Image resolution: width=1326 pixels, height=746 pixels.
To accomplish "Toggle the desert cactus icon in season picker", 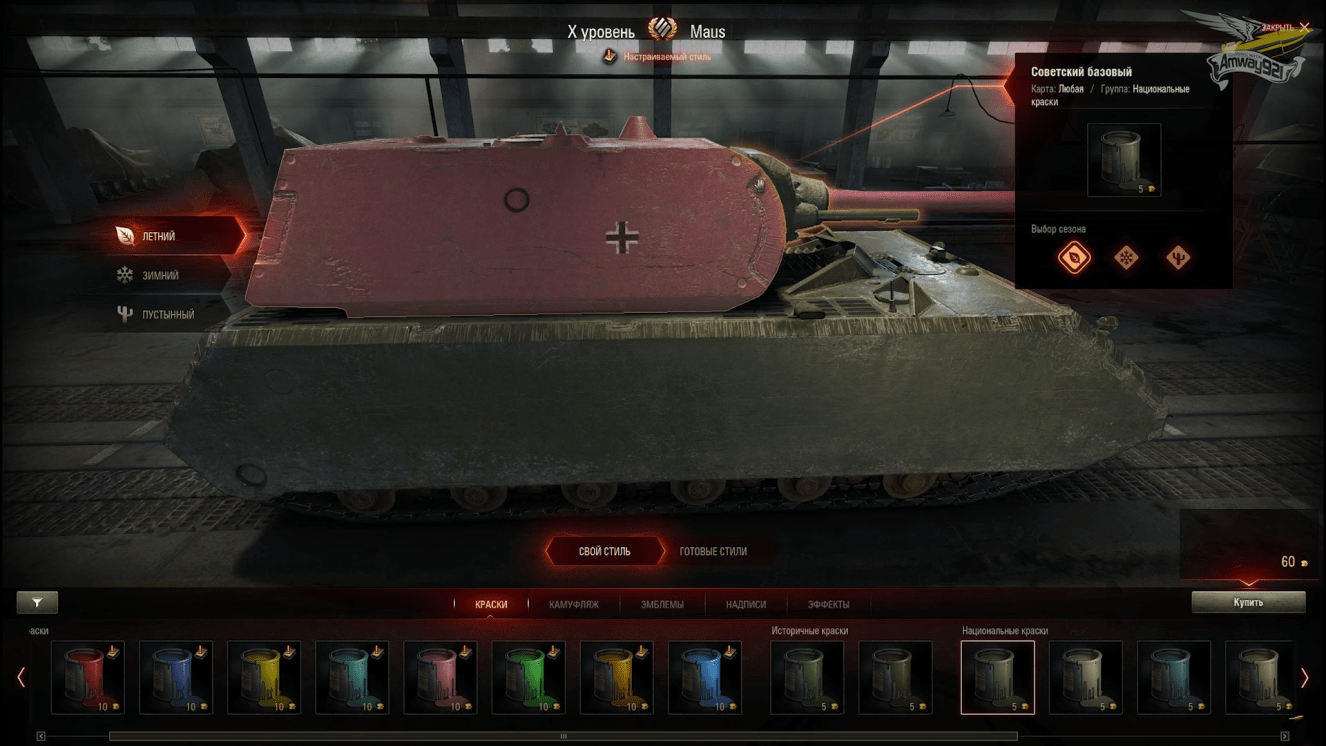I will pyautogui.click(x=1178, y=258).
